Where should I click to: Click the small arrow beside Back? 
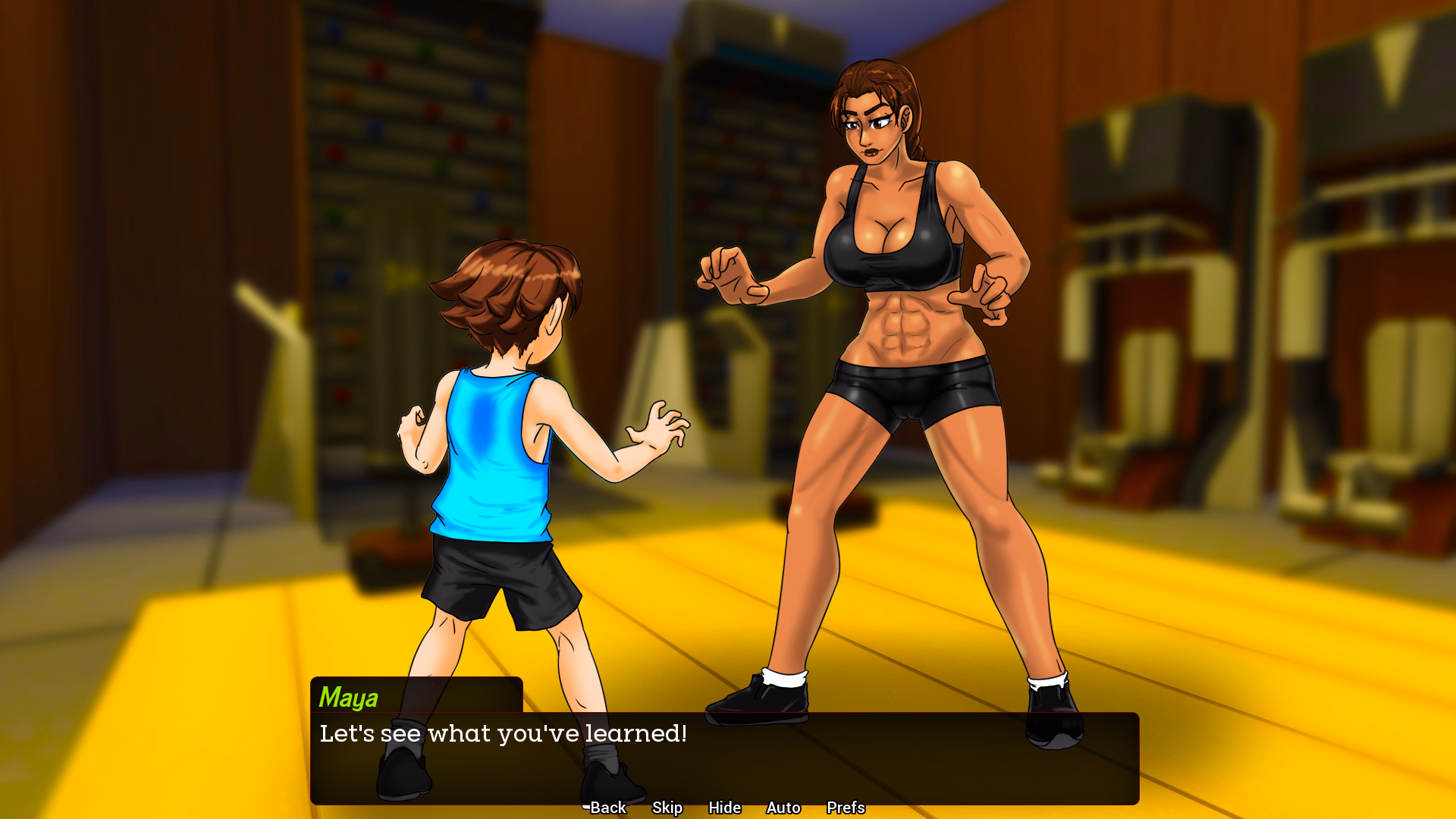(584, 806)
